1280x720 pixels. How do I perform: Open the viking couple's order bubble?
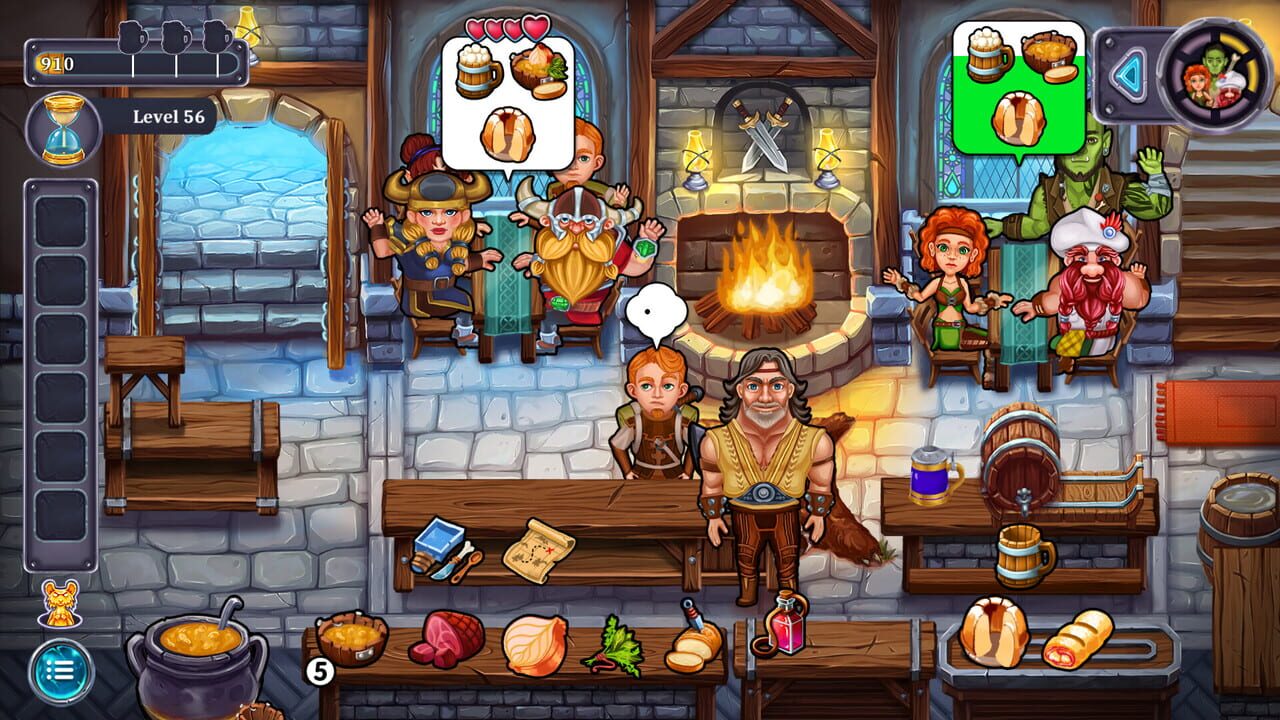click(x=510, y=100)
